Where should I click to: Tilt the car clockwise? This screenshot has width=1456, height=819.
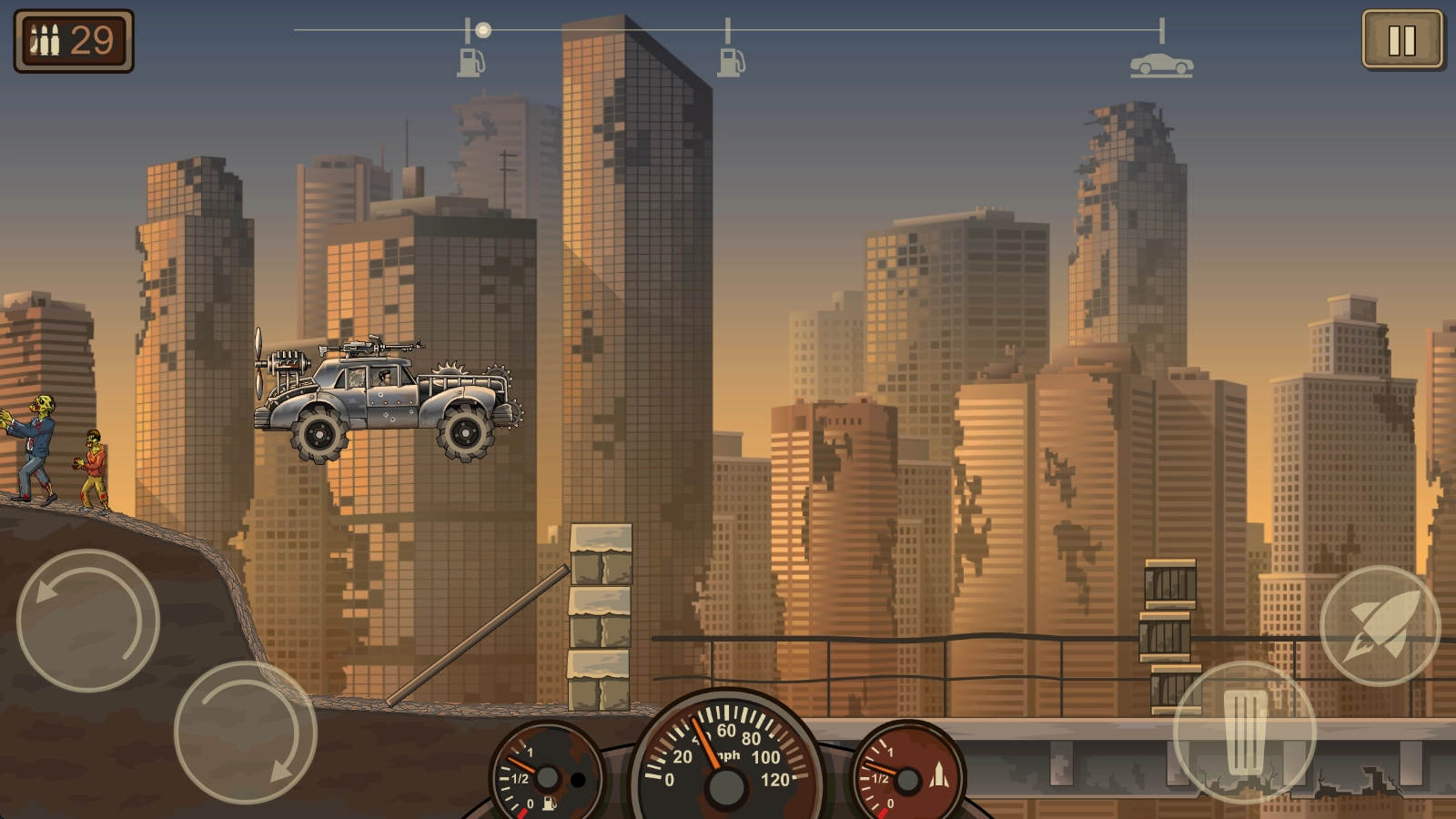coord(245,733)
